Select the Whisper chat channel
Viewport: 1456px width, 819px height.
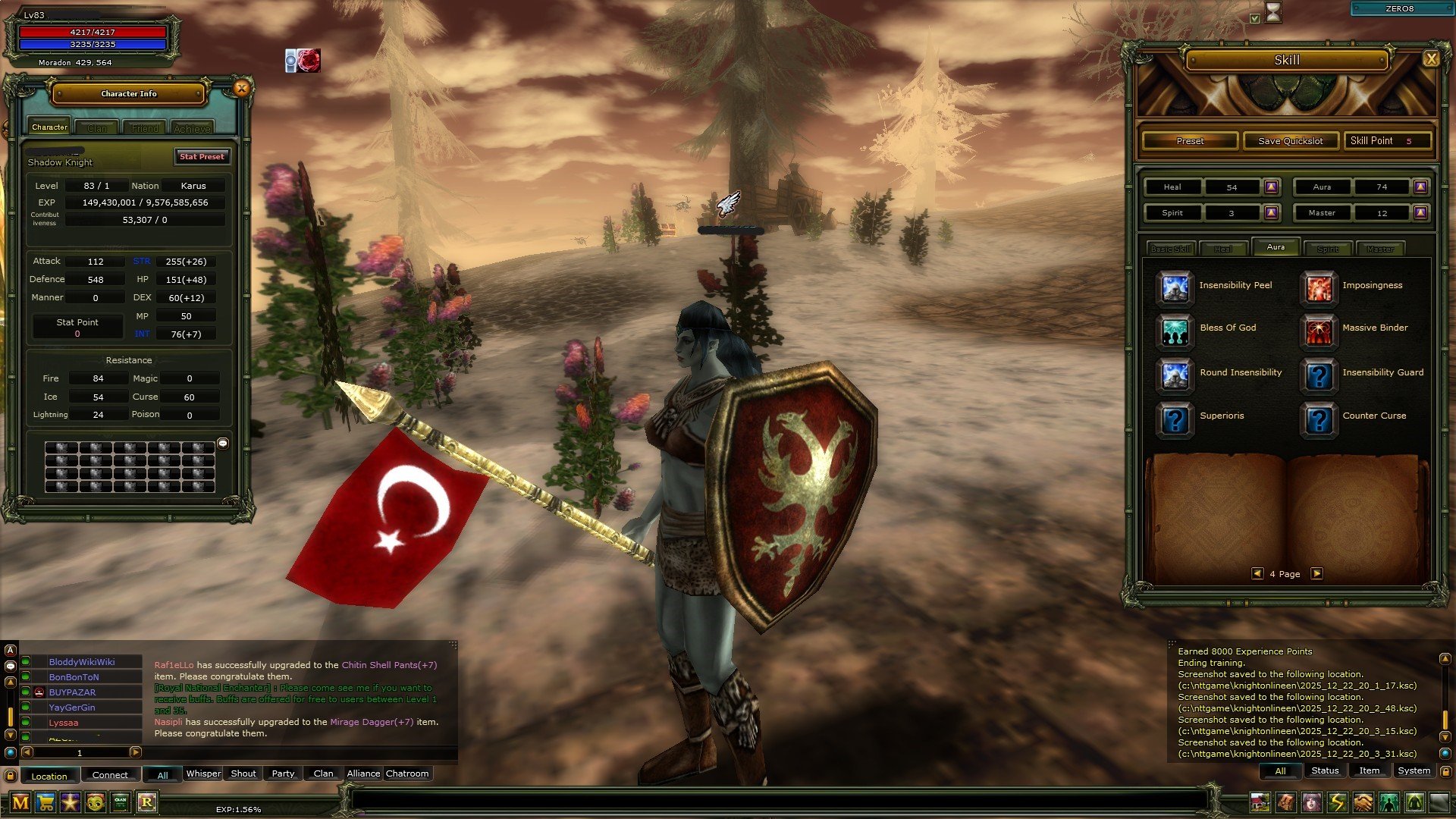pos(203,773)
